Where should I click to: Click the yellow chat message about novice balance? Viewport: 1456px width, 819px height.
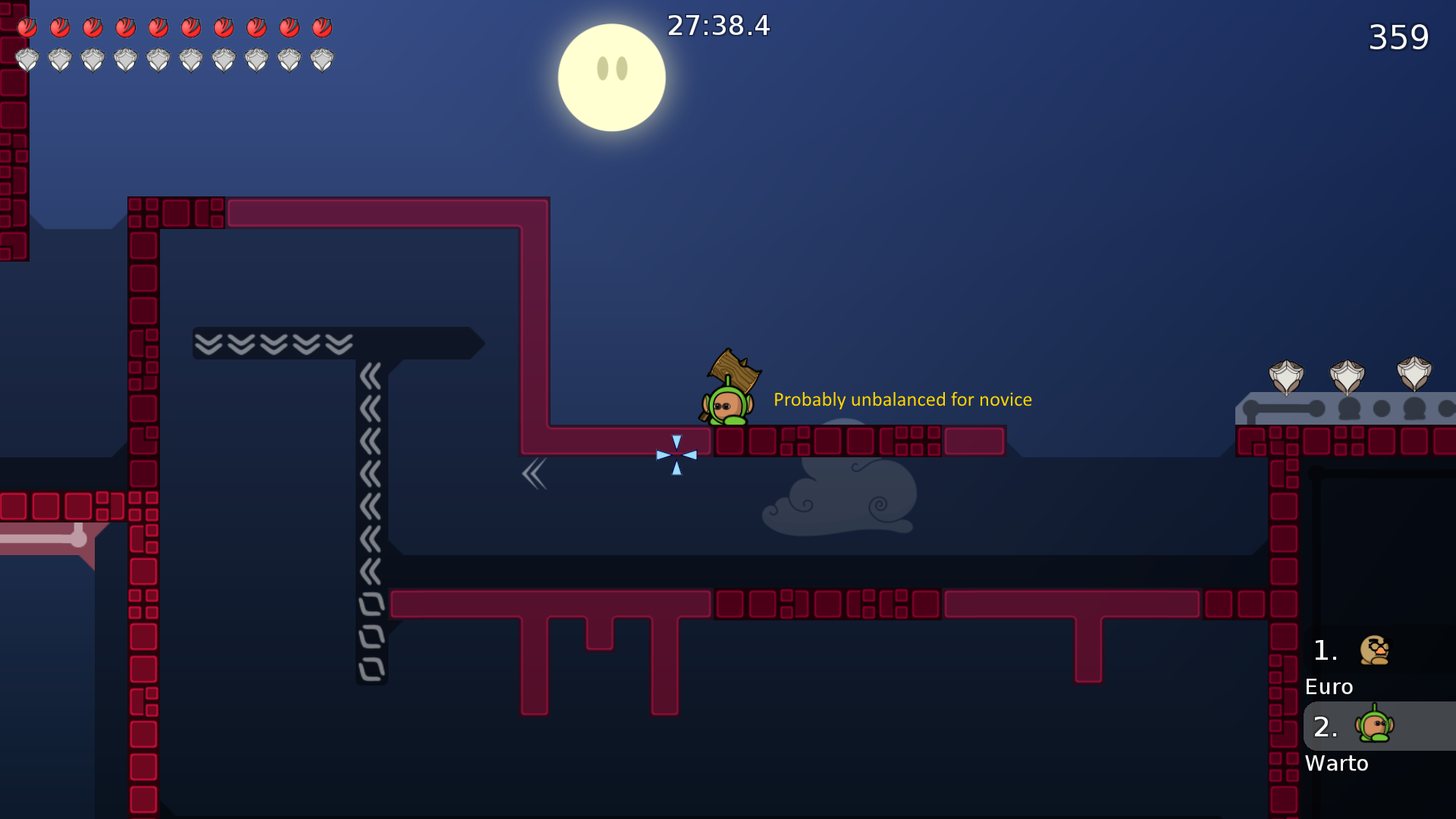pos(902,400)
